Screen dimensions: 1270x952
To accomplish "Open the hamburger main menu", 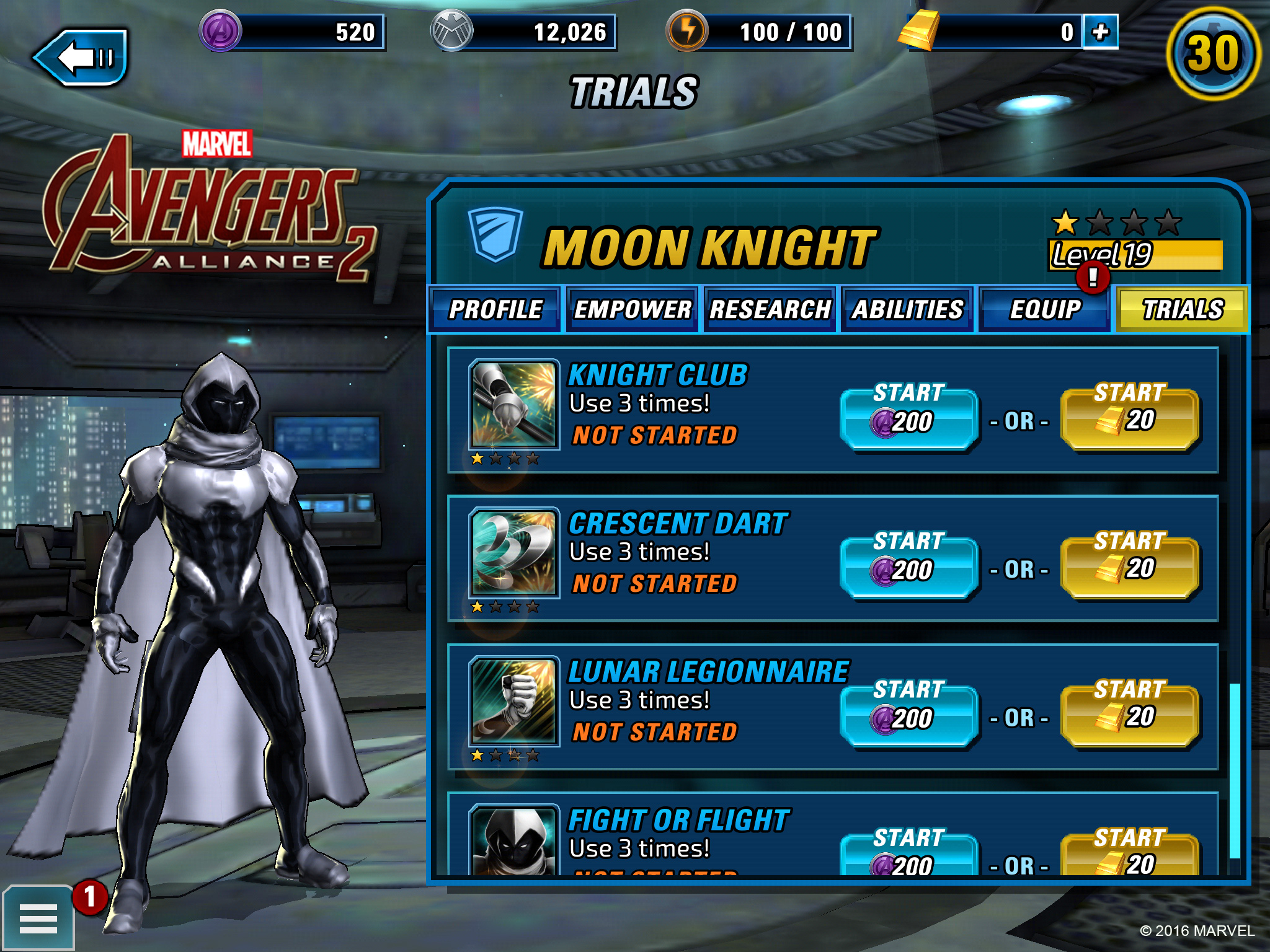I will 38,918.
